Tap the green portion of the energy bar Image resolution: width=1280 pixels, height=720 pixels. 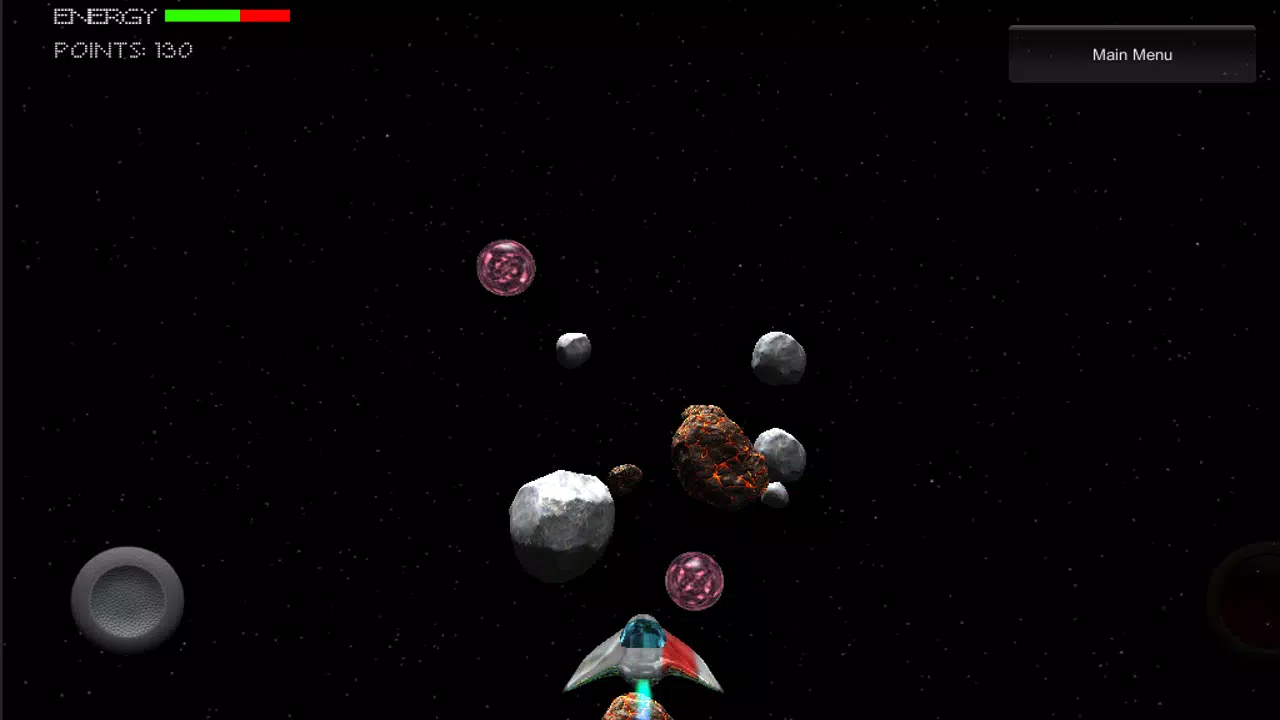pyautogui.click(x=200, y=15)
